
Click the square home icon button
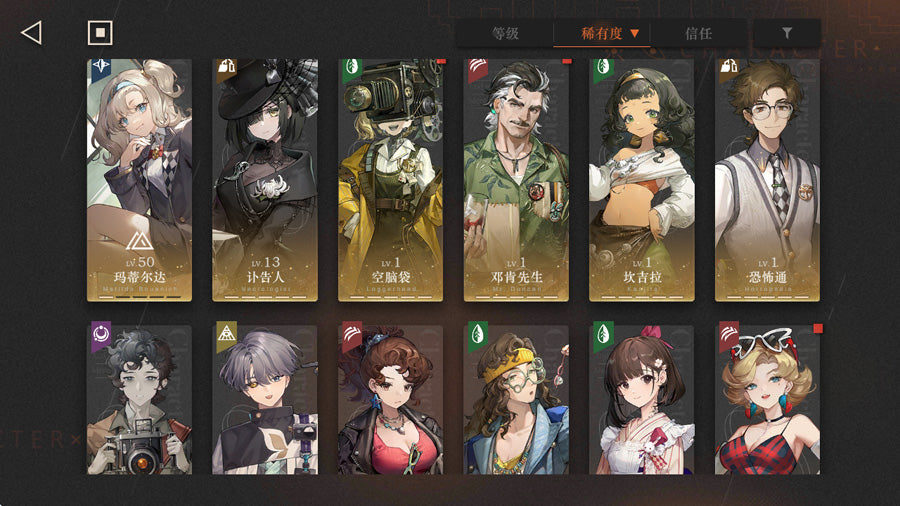100,33
